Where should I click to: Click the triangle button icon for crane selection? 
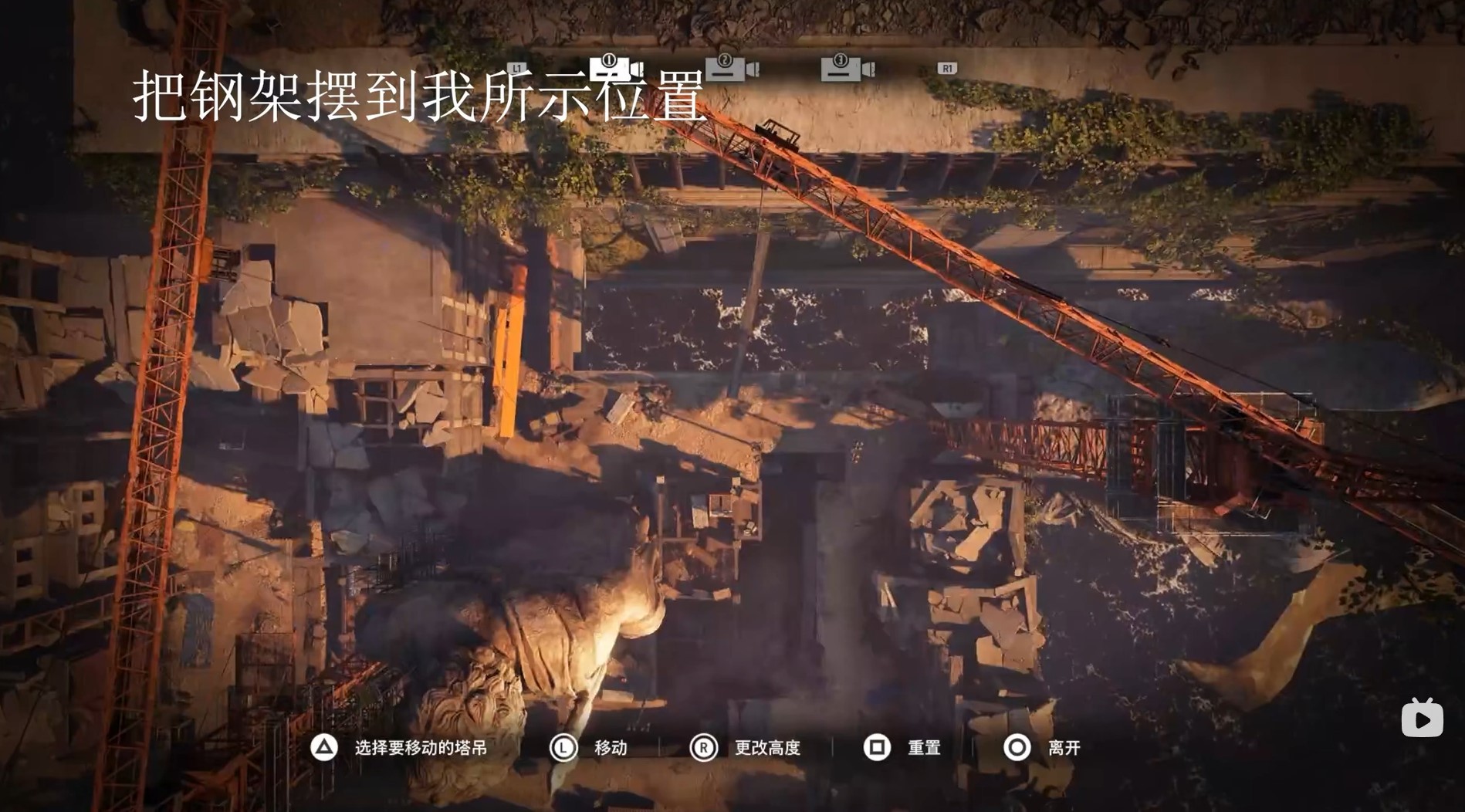point(323,747)
